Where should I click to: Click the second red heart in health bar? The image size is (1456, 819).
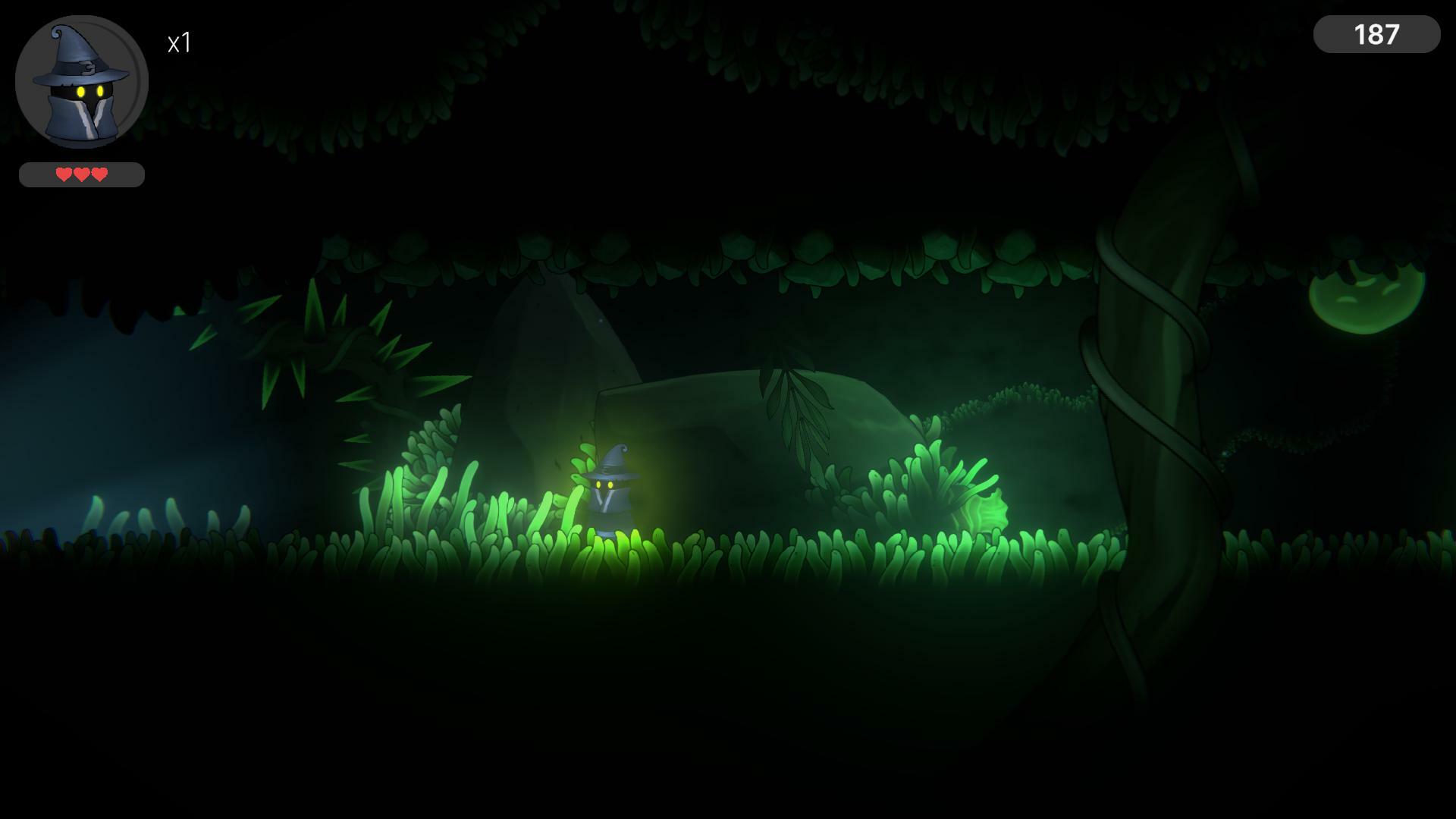tap(81, 175)
